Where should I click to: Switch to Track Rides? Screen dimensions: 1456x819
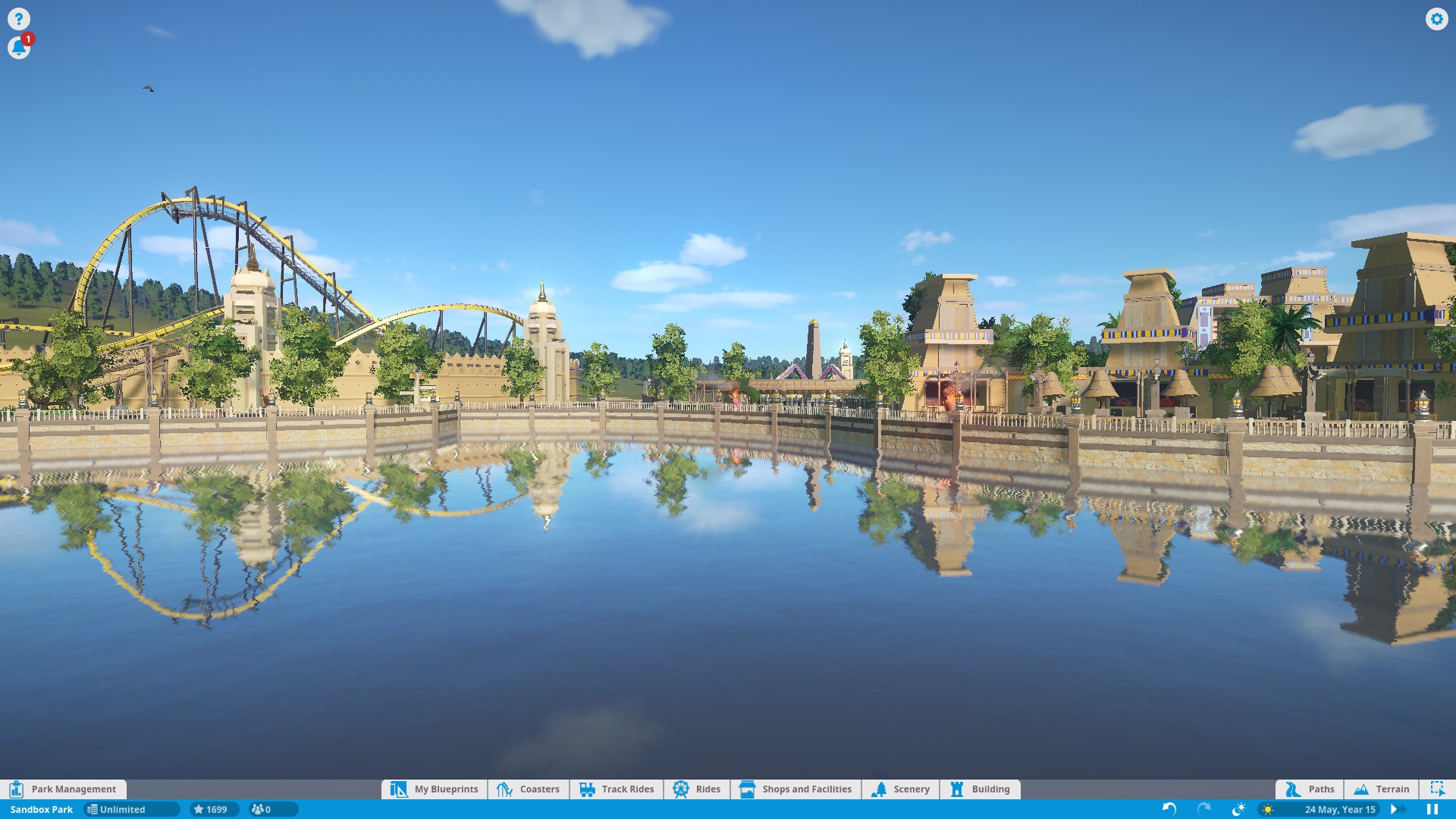617,789
